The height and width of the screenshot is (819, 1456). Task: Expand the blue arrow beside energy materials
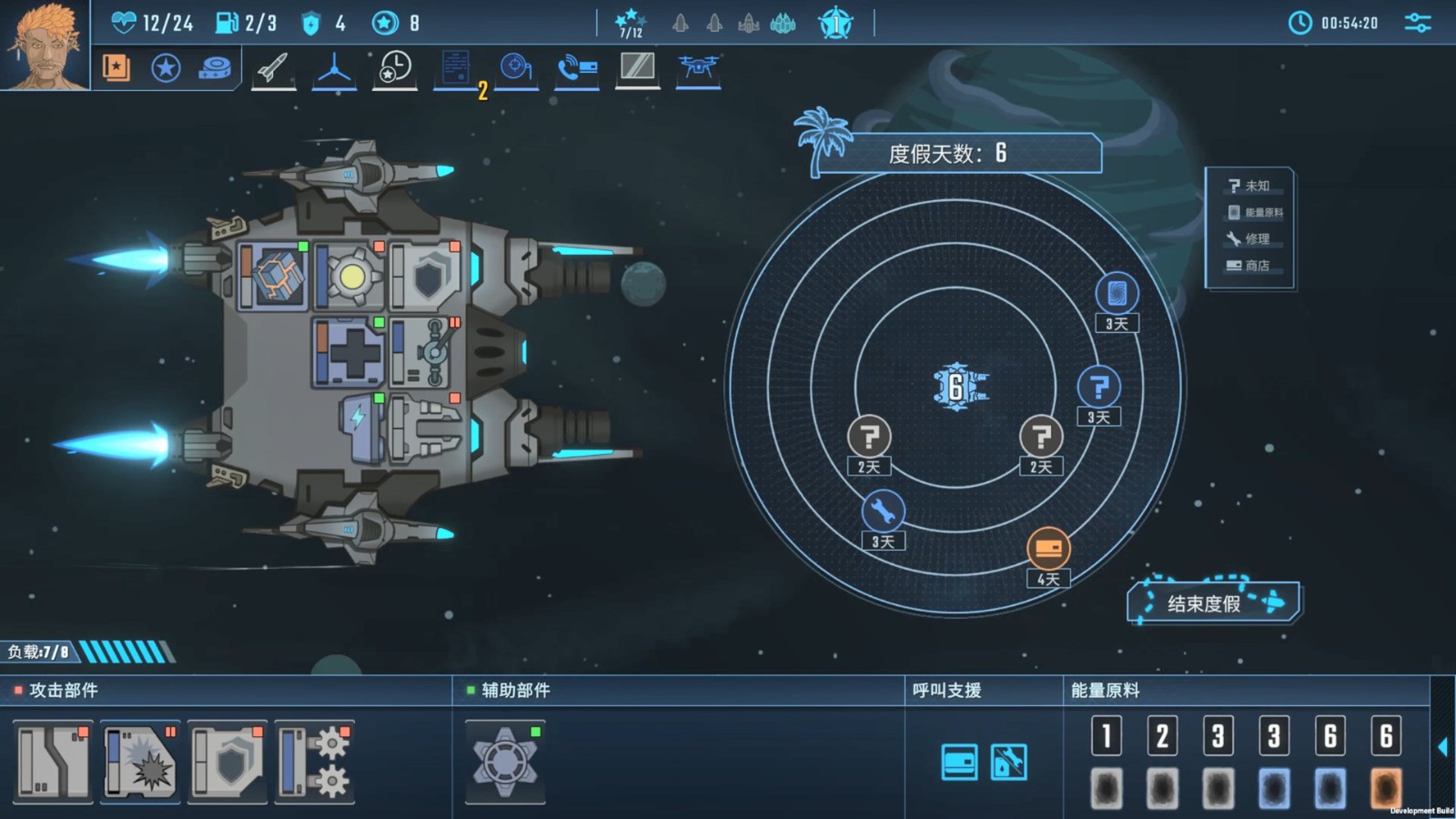(1443, 747)
